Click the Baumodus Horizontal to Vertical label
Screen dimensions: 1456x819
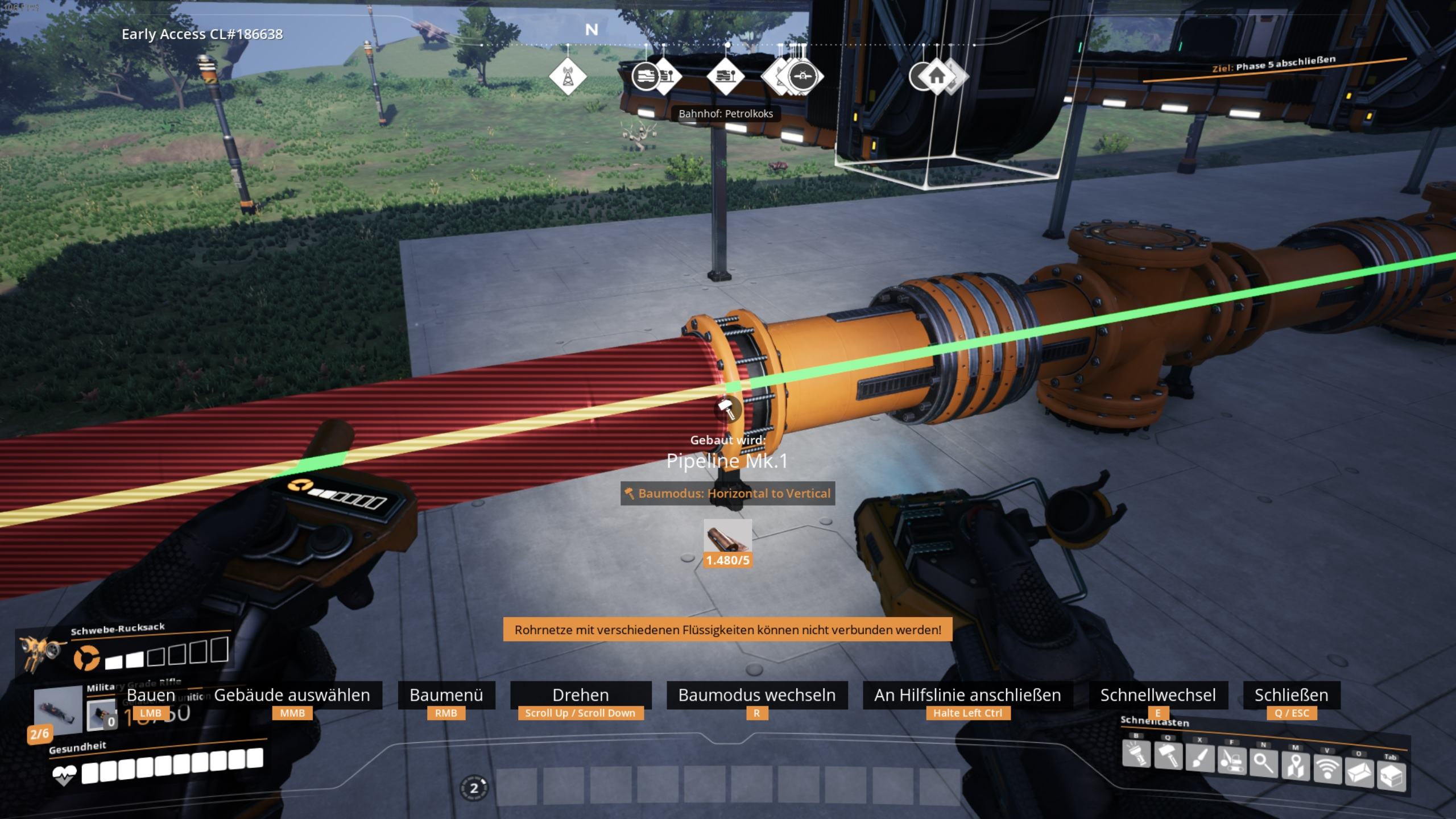click(727, 493)
